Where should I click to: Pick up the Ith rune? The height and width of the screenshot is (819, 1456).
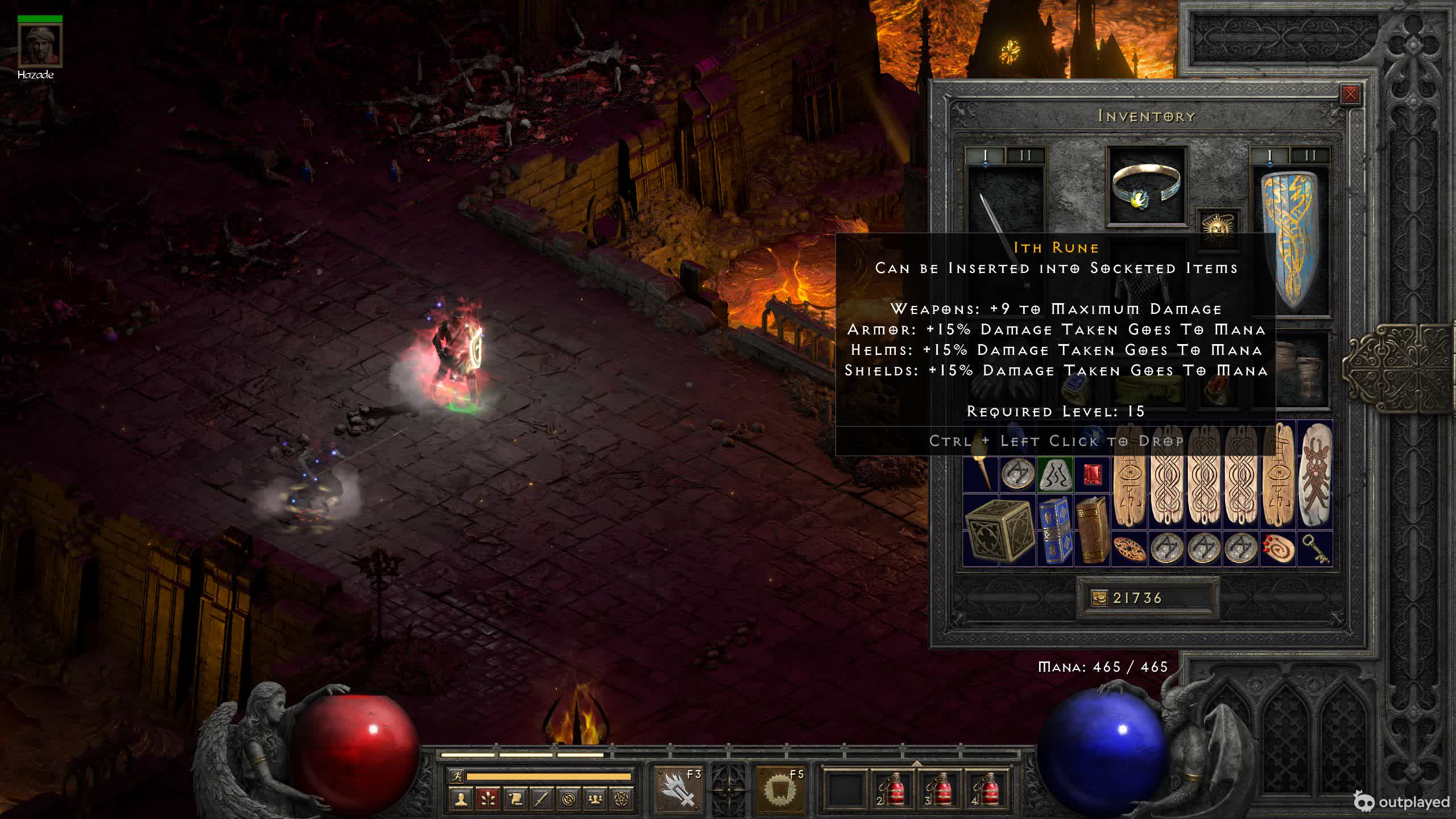point(1055,474)
